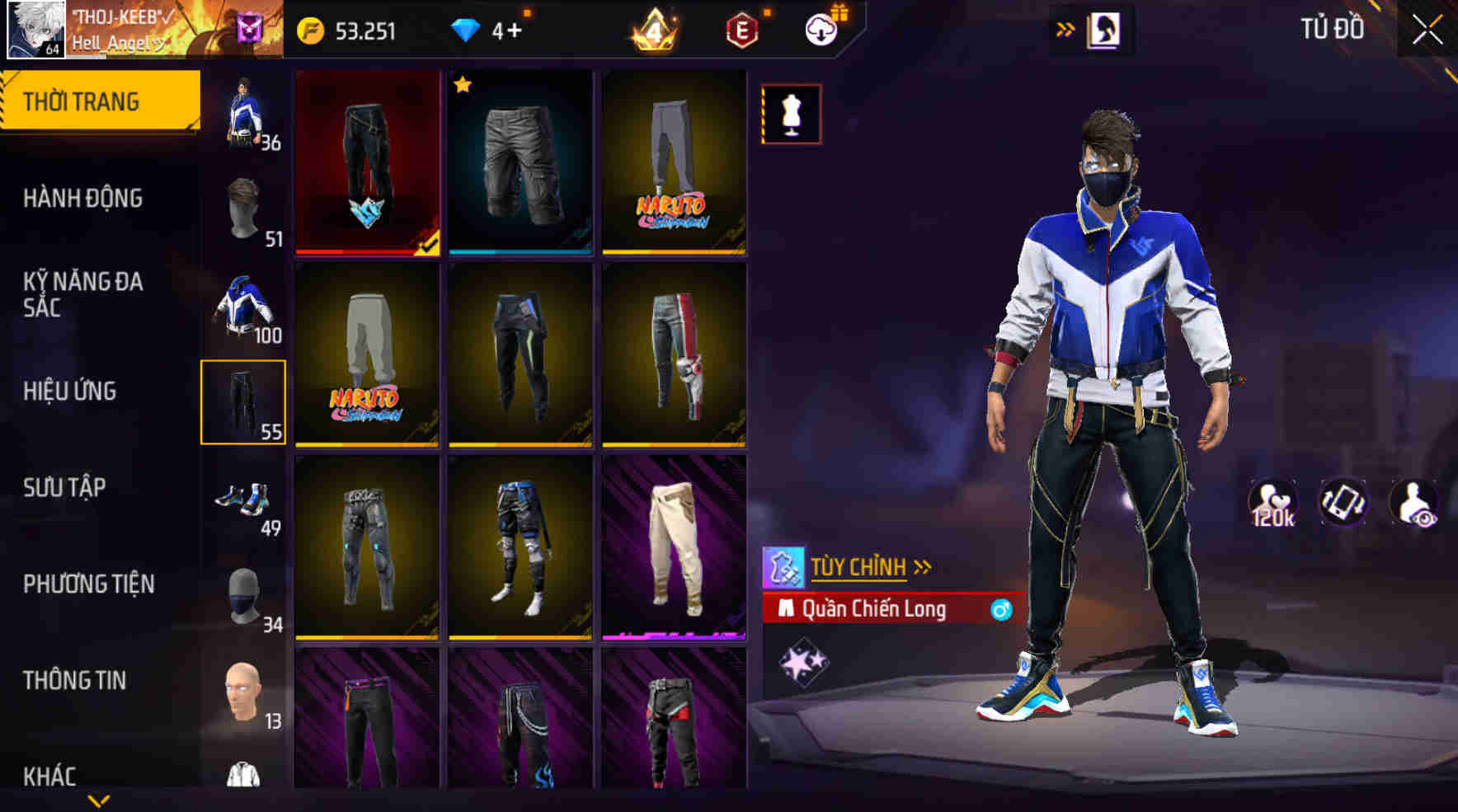Toggle the favorite star on the gray shorts
The image size is (1458, 812).
(x=463, y=84)
